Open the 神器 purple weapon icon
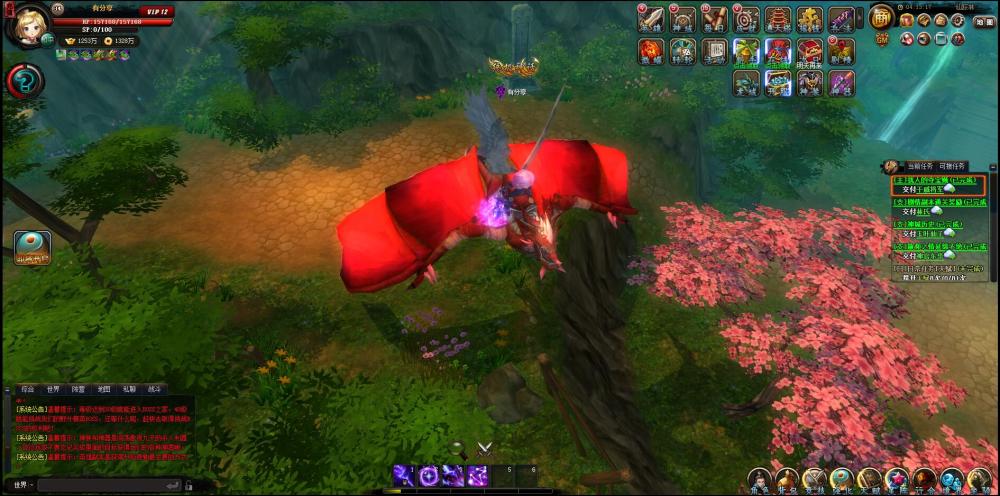The image size is (1000, 496). pyautogui.click(x=841, y=83)
